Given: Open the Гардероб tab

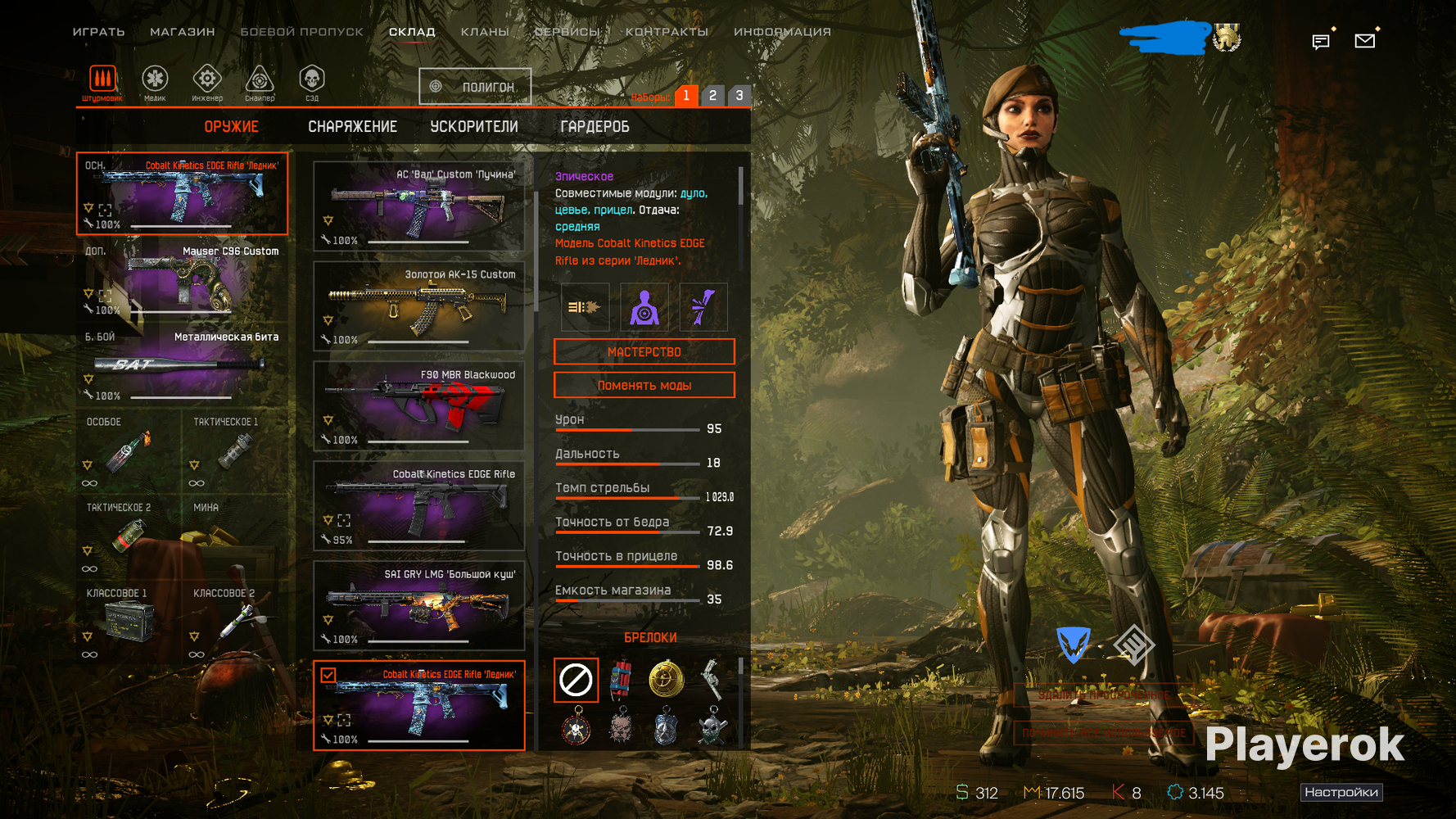Looking at the screenshot, I should [x=595, y=127].
